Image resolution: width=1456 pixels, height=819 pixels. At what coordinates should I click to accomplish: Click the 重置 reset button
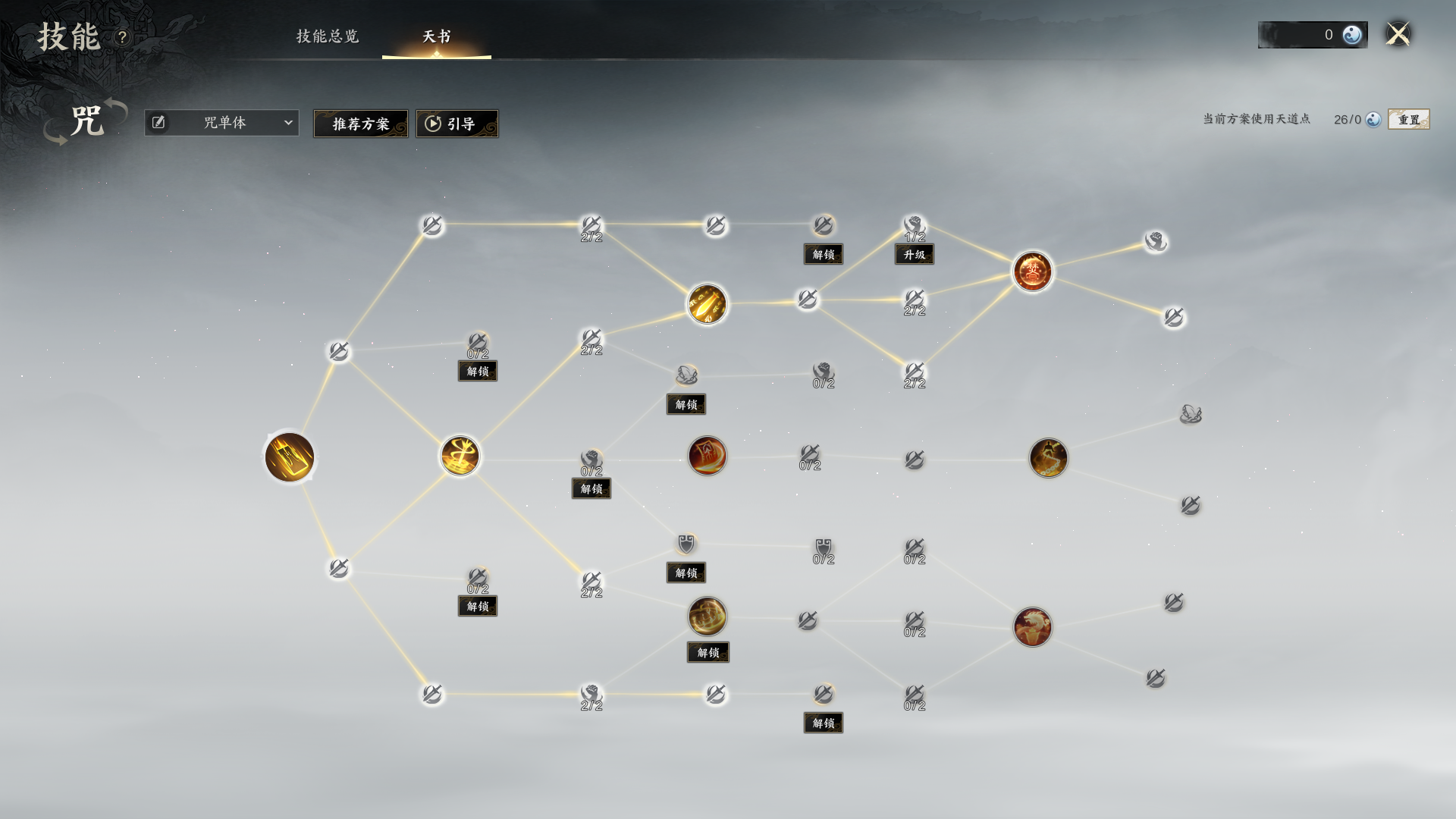point(1408,120)
